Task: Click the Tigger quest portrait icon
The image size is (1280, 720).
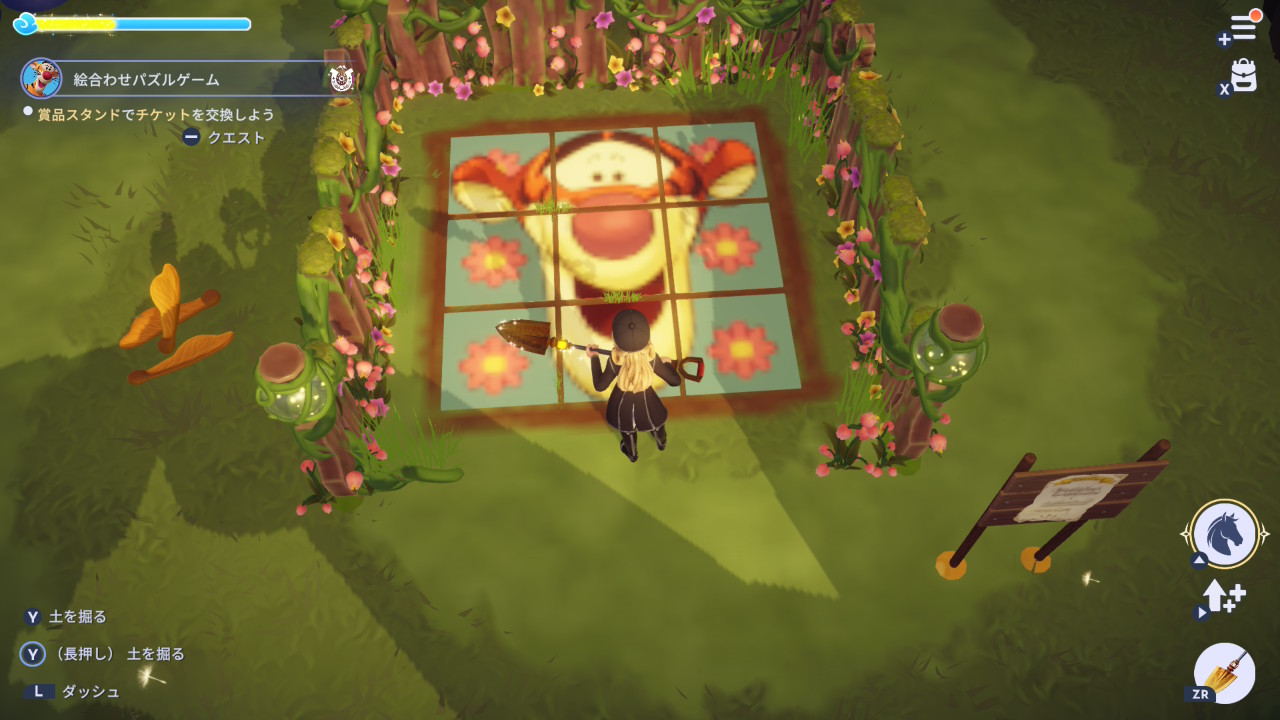Action: [x=41, y=78]
